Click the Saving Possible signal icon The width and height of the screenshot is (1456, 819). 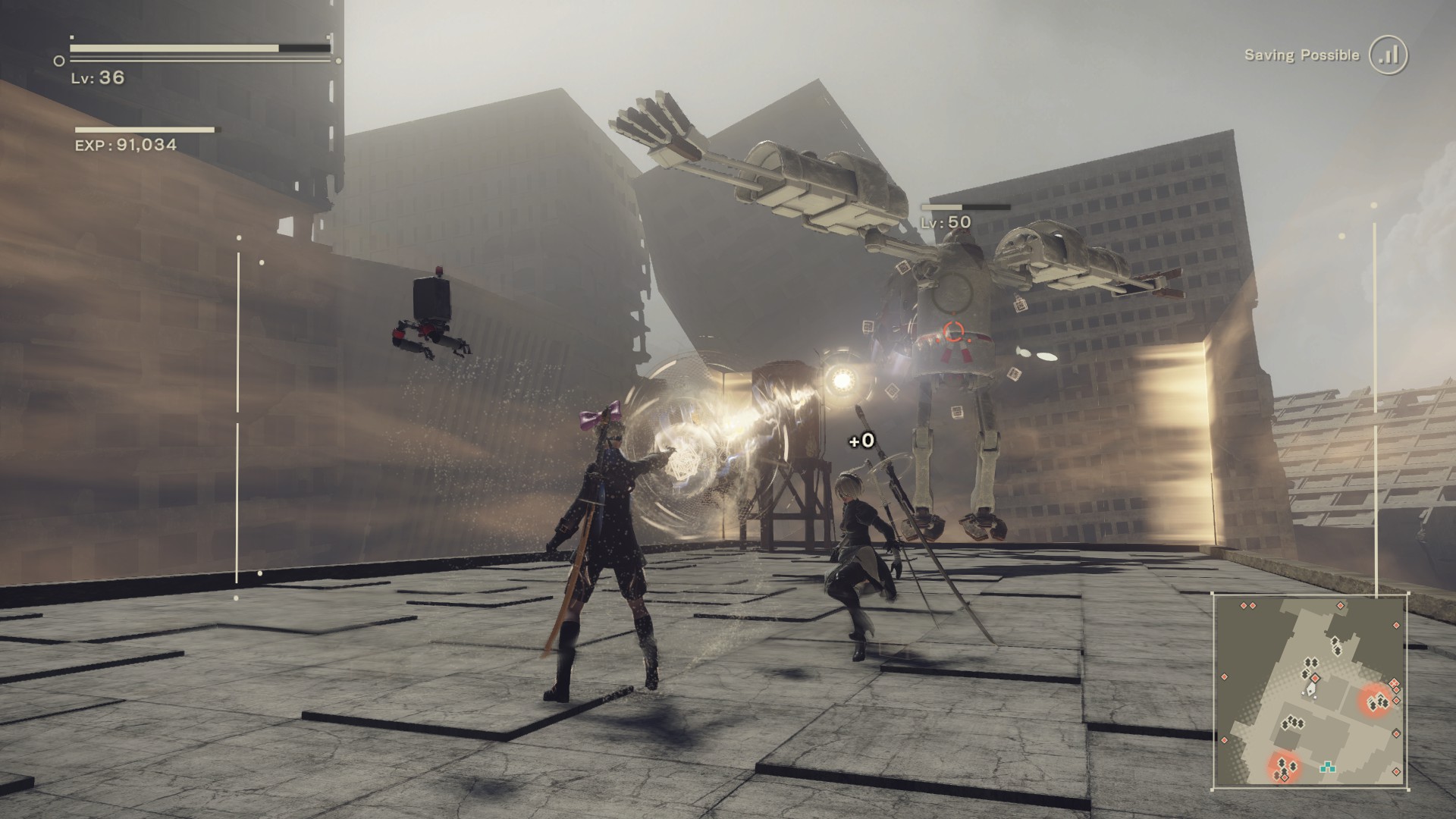(1389, 55)
